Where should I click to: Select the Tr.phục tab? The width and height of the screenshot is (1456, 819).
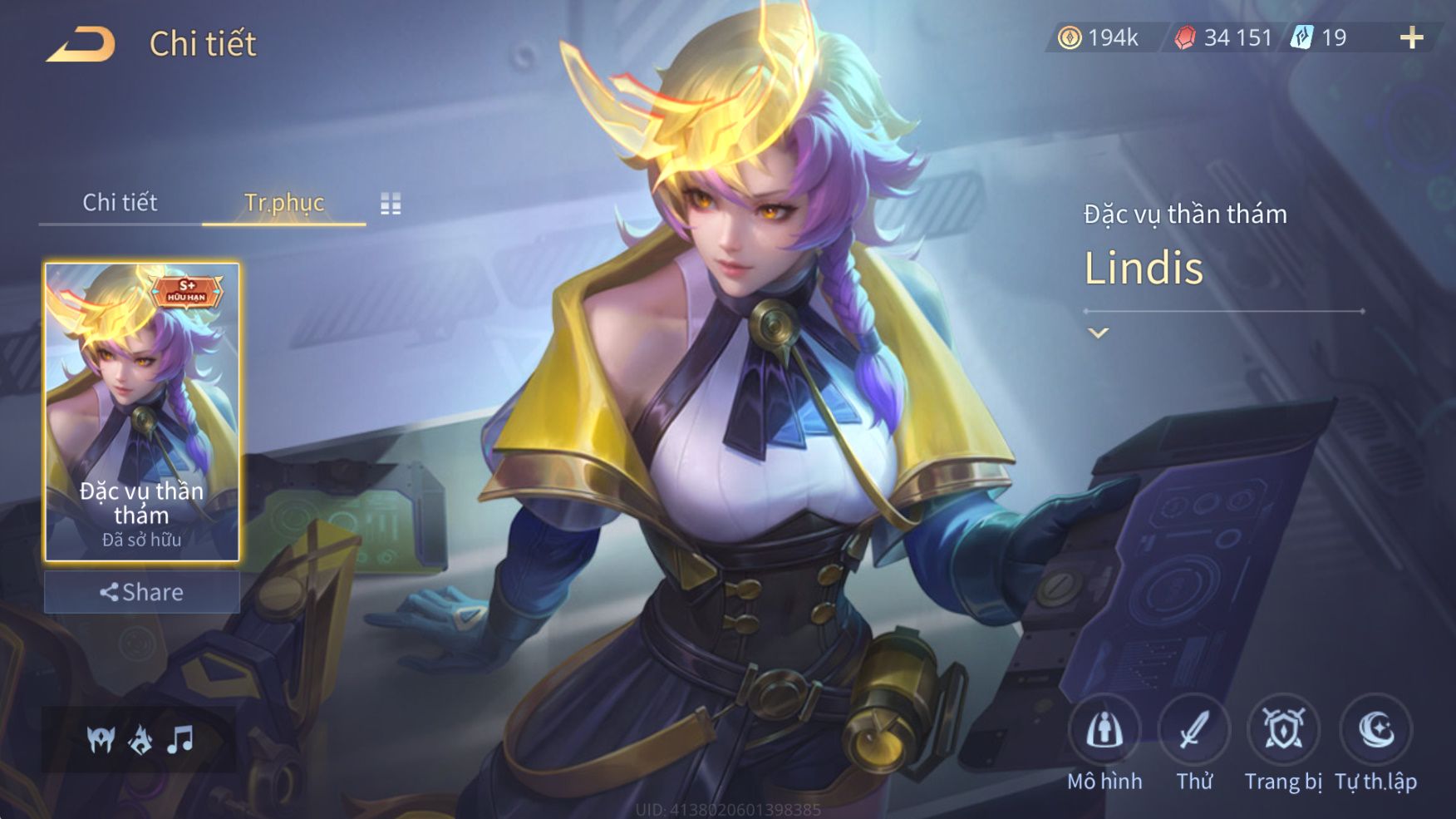click(283, 202)
